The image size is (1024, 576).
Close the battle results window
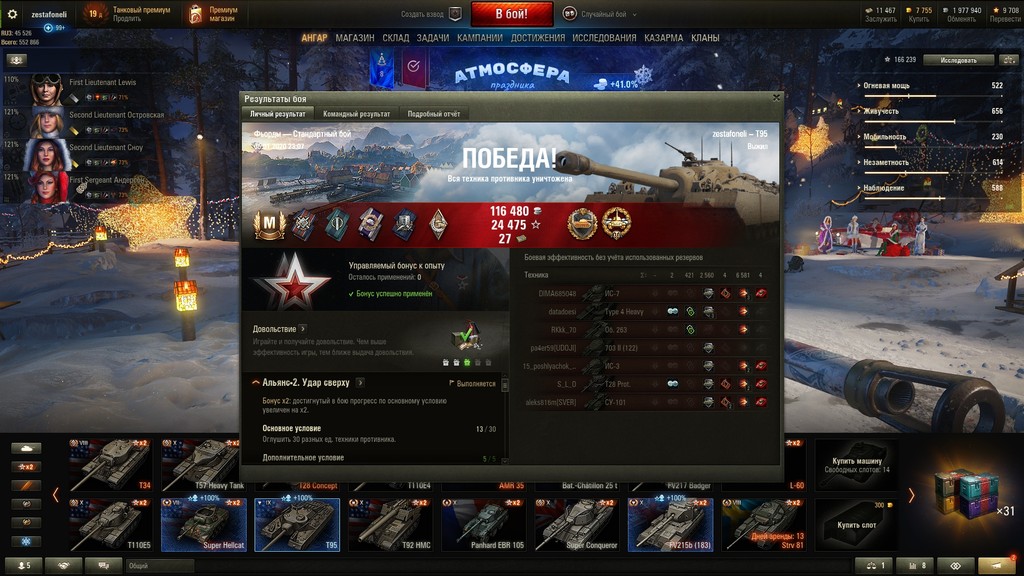pos(777,98)
